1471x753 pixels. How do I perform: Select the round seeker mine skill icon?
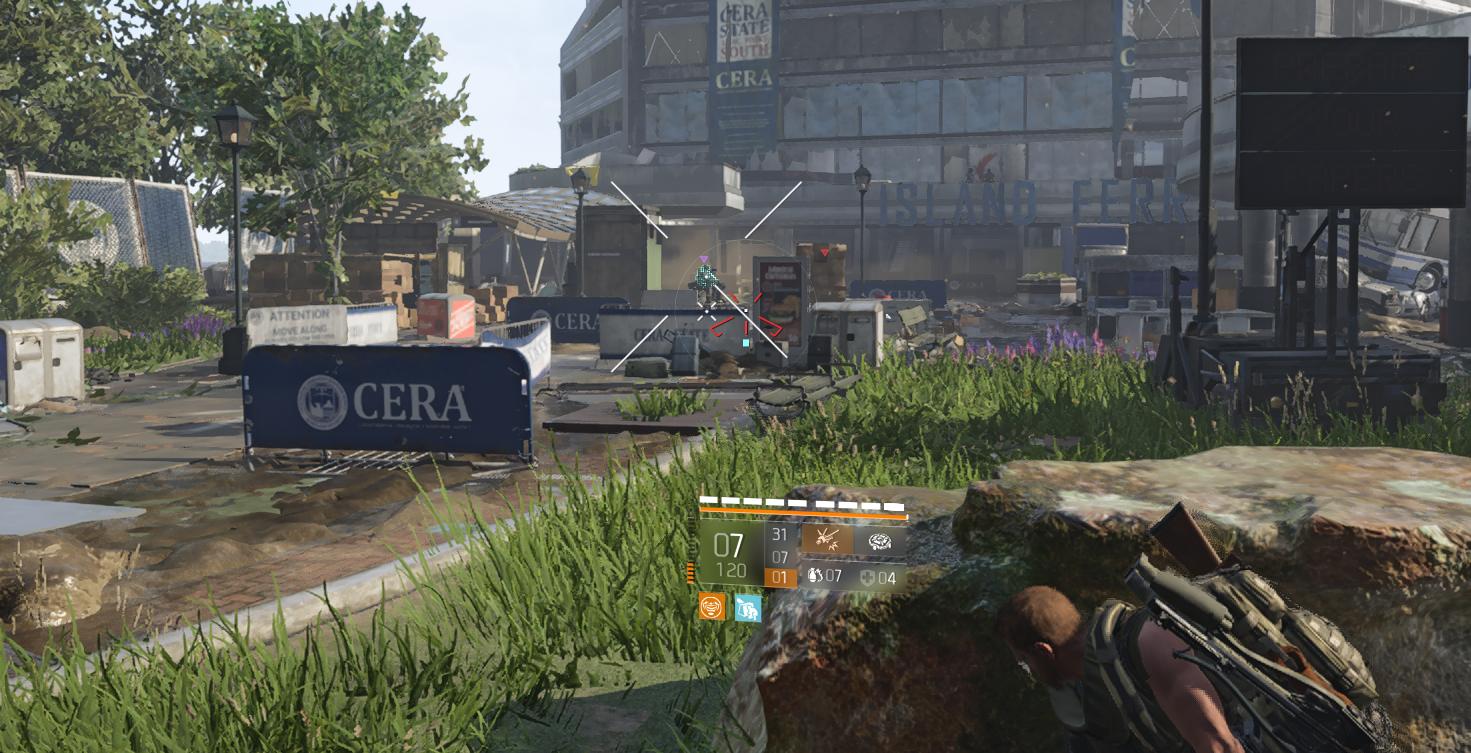[x=880, y=541]
